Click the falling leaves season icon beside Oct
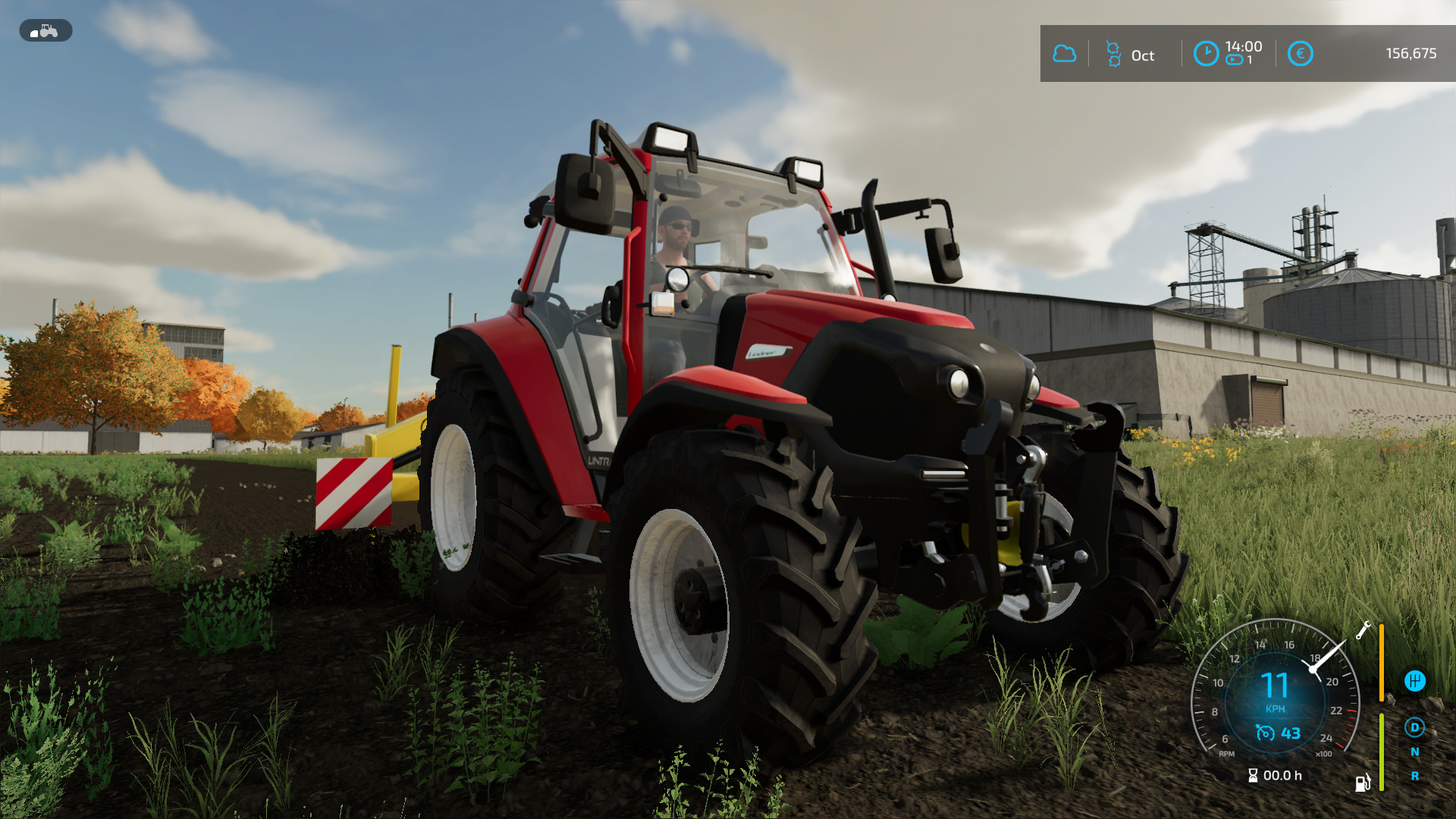 1114,54
